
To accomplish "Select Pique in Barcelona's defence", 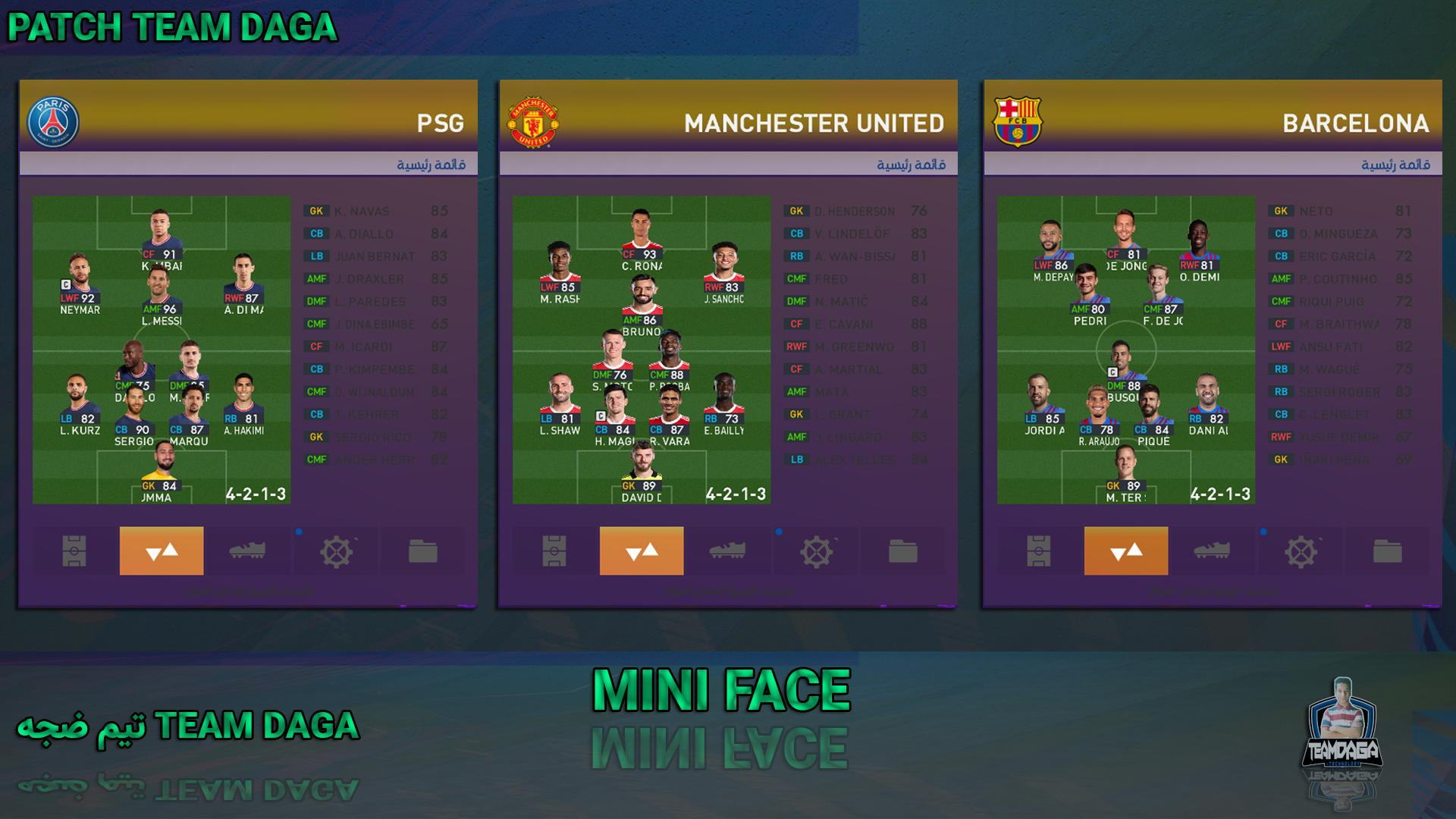I will tap(1153, 416).
